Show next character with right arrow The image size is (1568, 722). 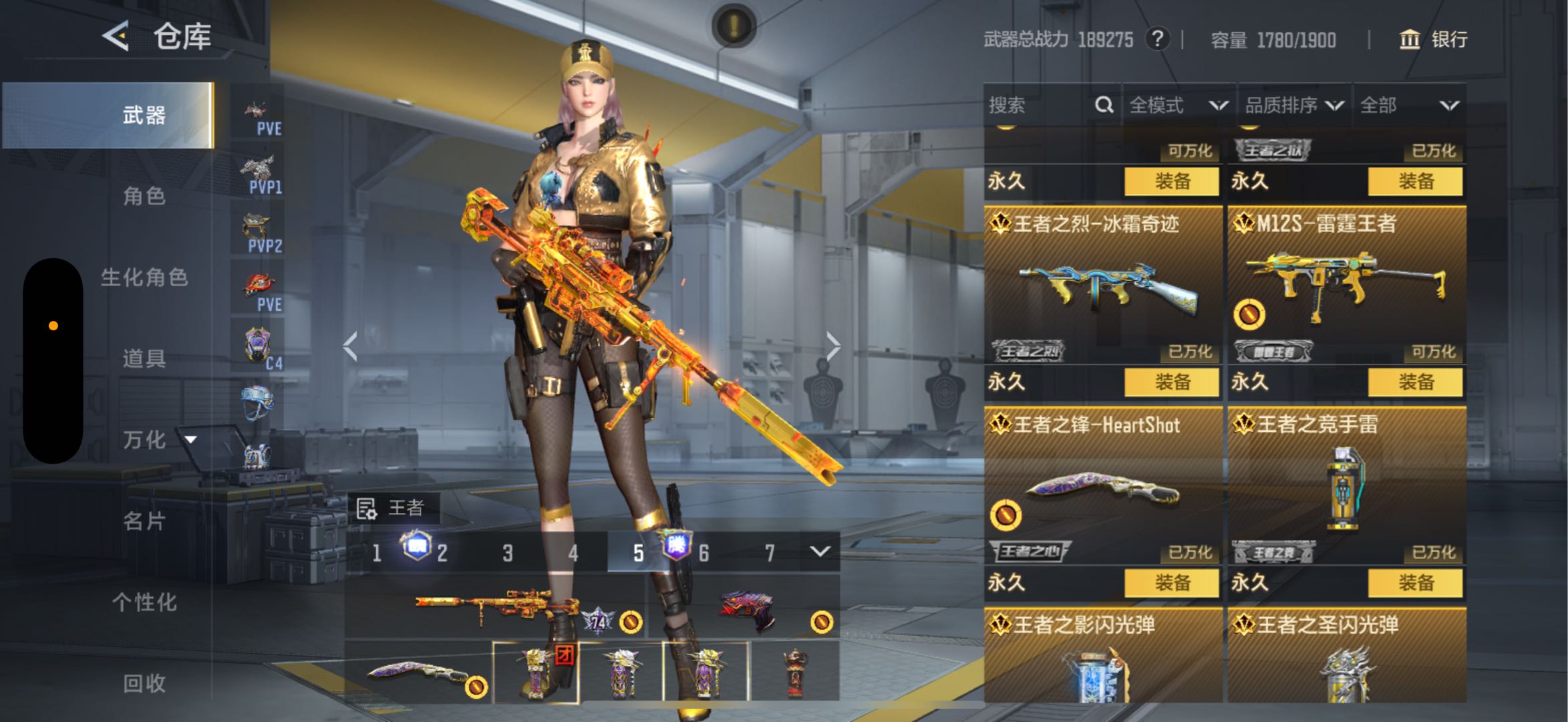coord(832,346)
